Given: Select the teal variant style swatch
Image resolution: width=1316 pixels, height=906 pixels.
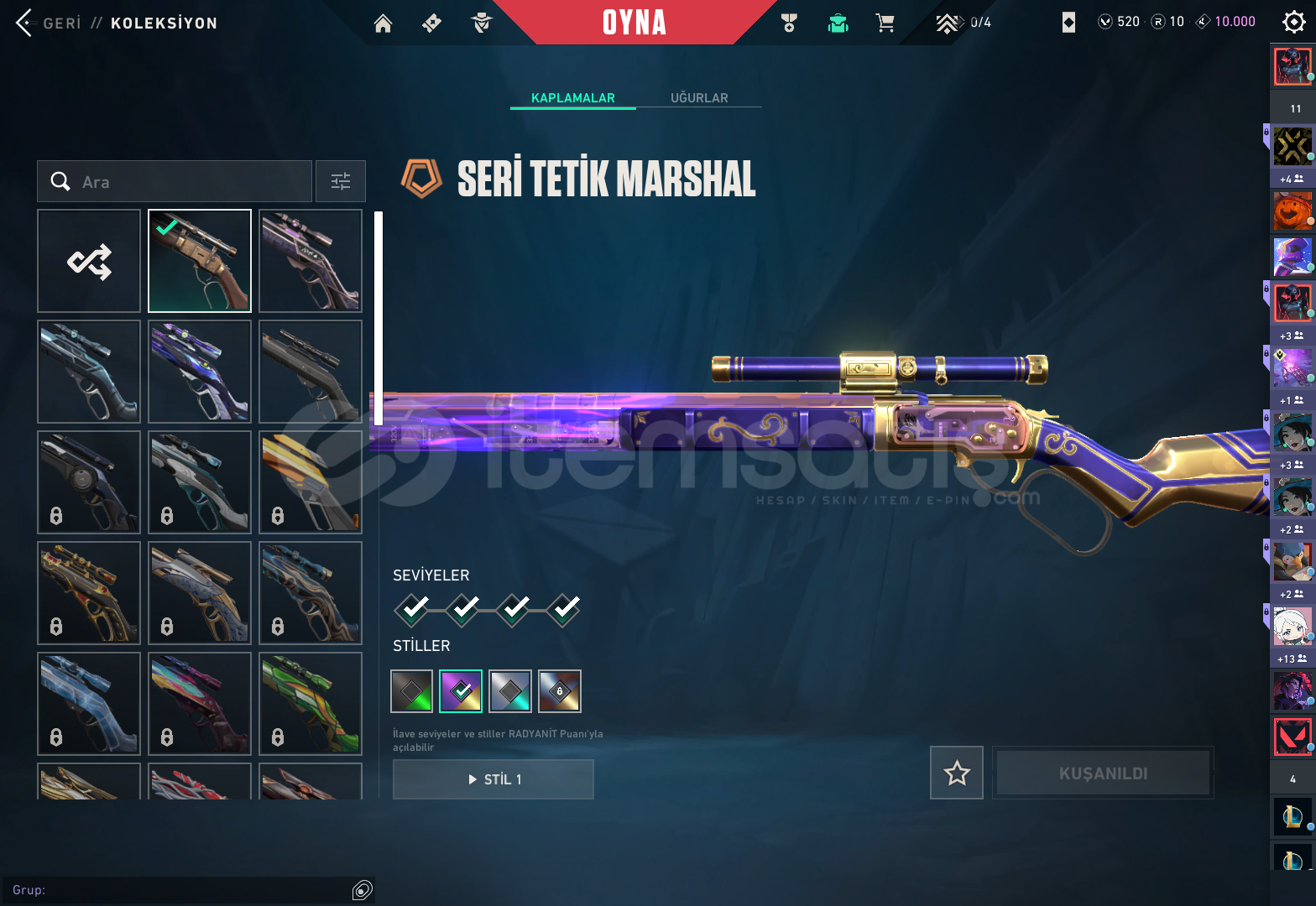Looking at the screenshot, I should (x=510, y=691).
